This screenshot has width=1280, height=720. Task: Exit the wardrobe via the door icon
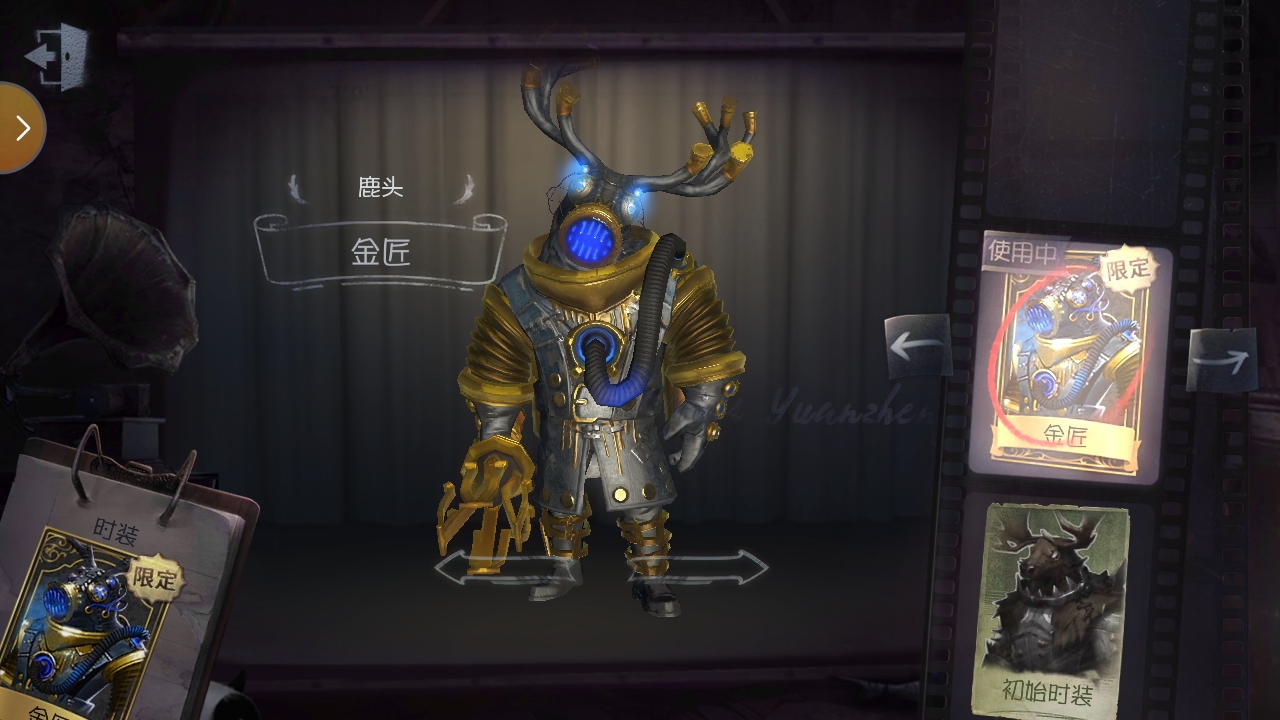click(57, 56)
